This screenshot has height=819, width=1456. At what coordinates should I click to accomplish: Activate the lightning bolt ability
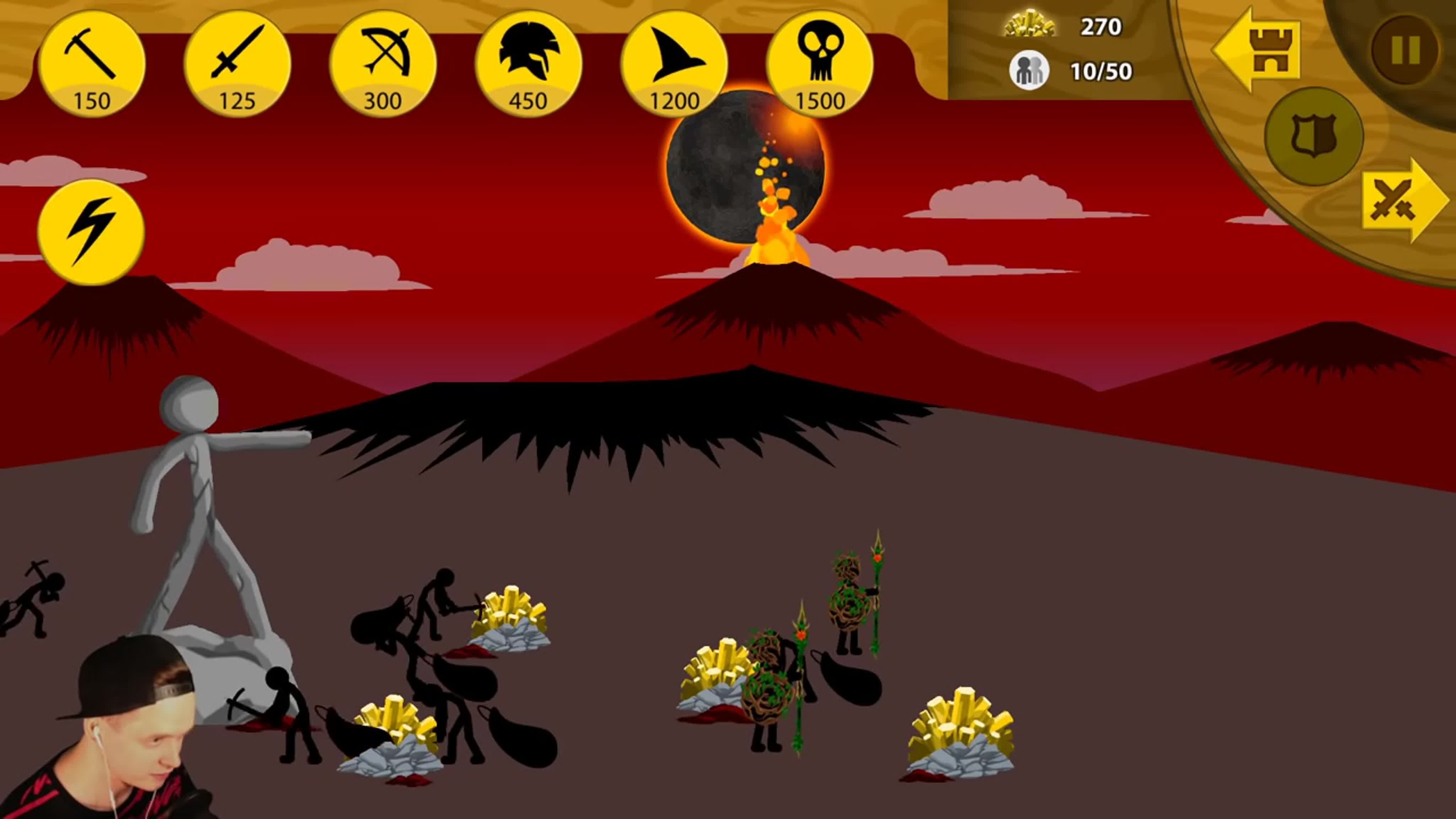[92, 232]
